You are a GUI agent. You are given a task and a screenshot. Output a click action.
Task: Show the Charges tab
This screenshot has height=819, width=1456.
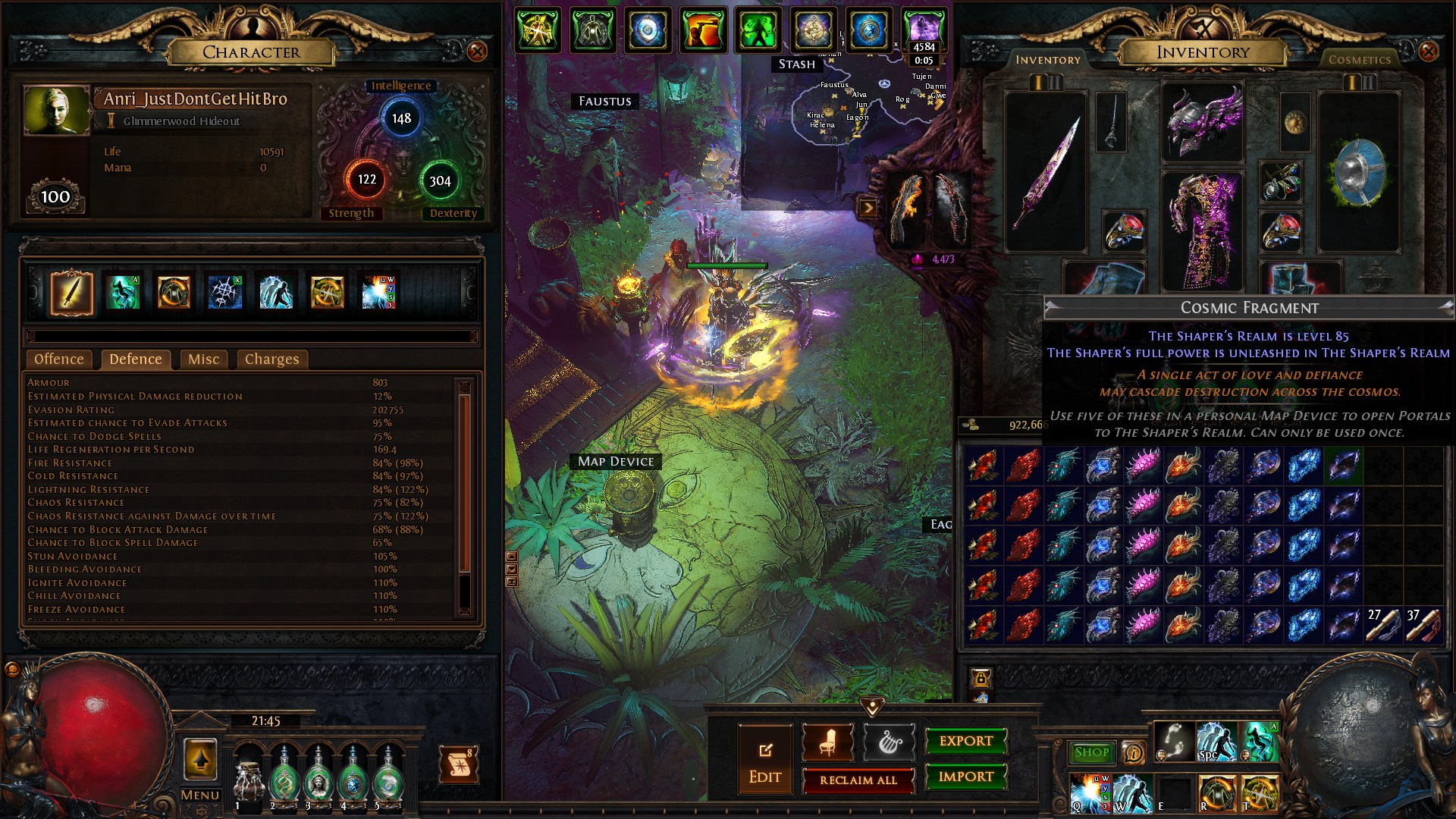point(271,359)
